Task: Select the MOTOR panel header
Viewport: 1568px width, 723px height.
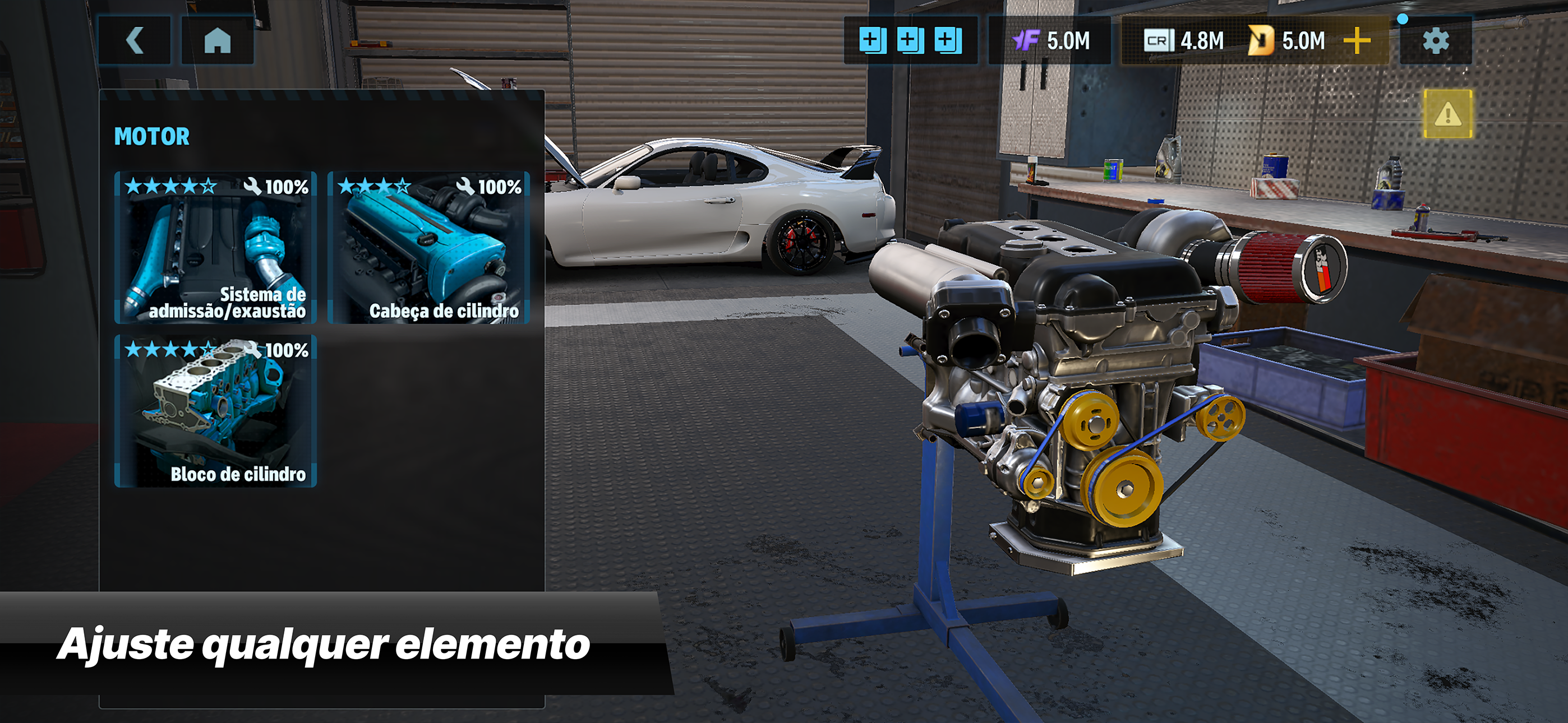Action: coord(151,136)
